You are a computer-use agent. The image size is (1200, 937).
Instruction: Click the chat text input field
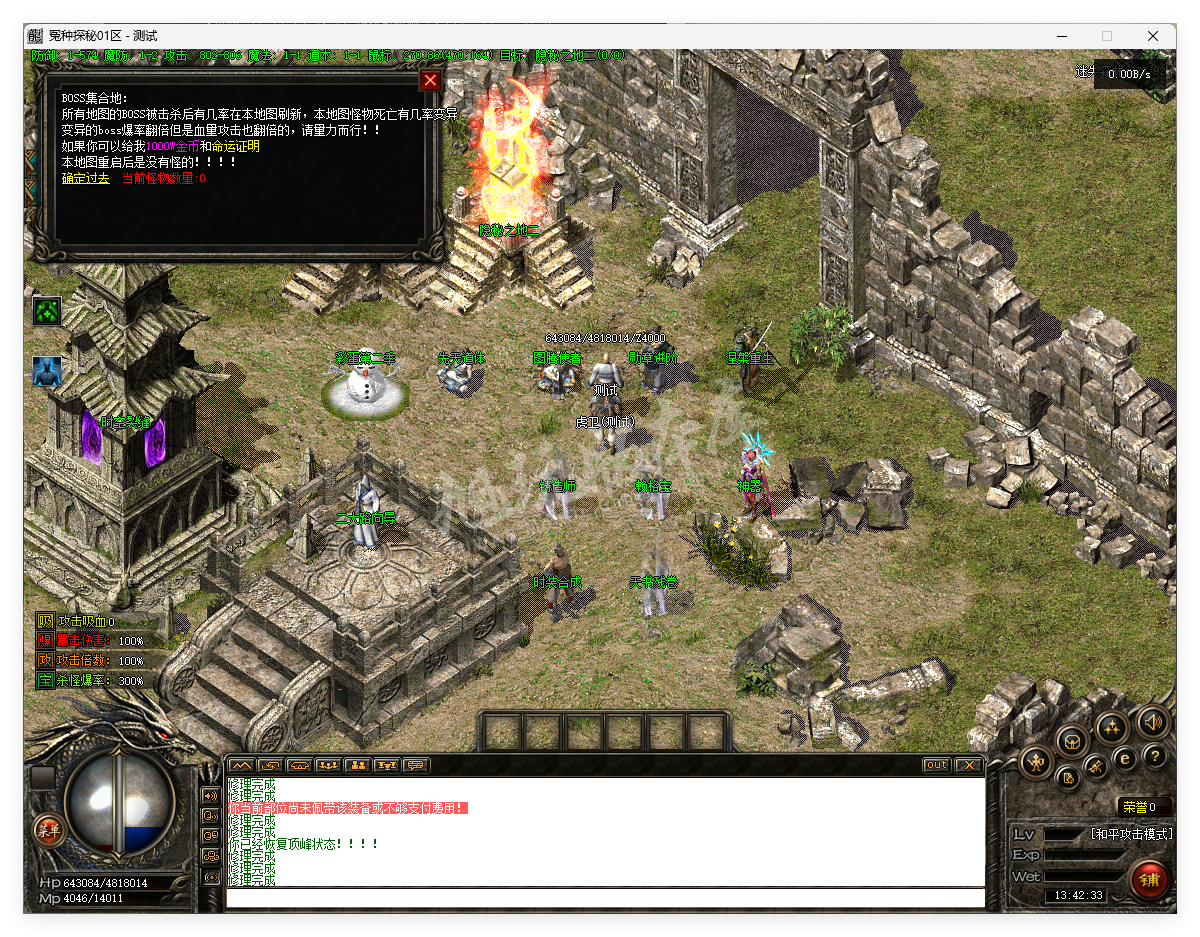pyautogui.click(x=604, y=898)
